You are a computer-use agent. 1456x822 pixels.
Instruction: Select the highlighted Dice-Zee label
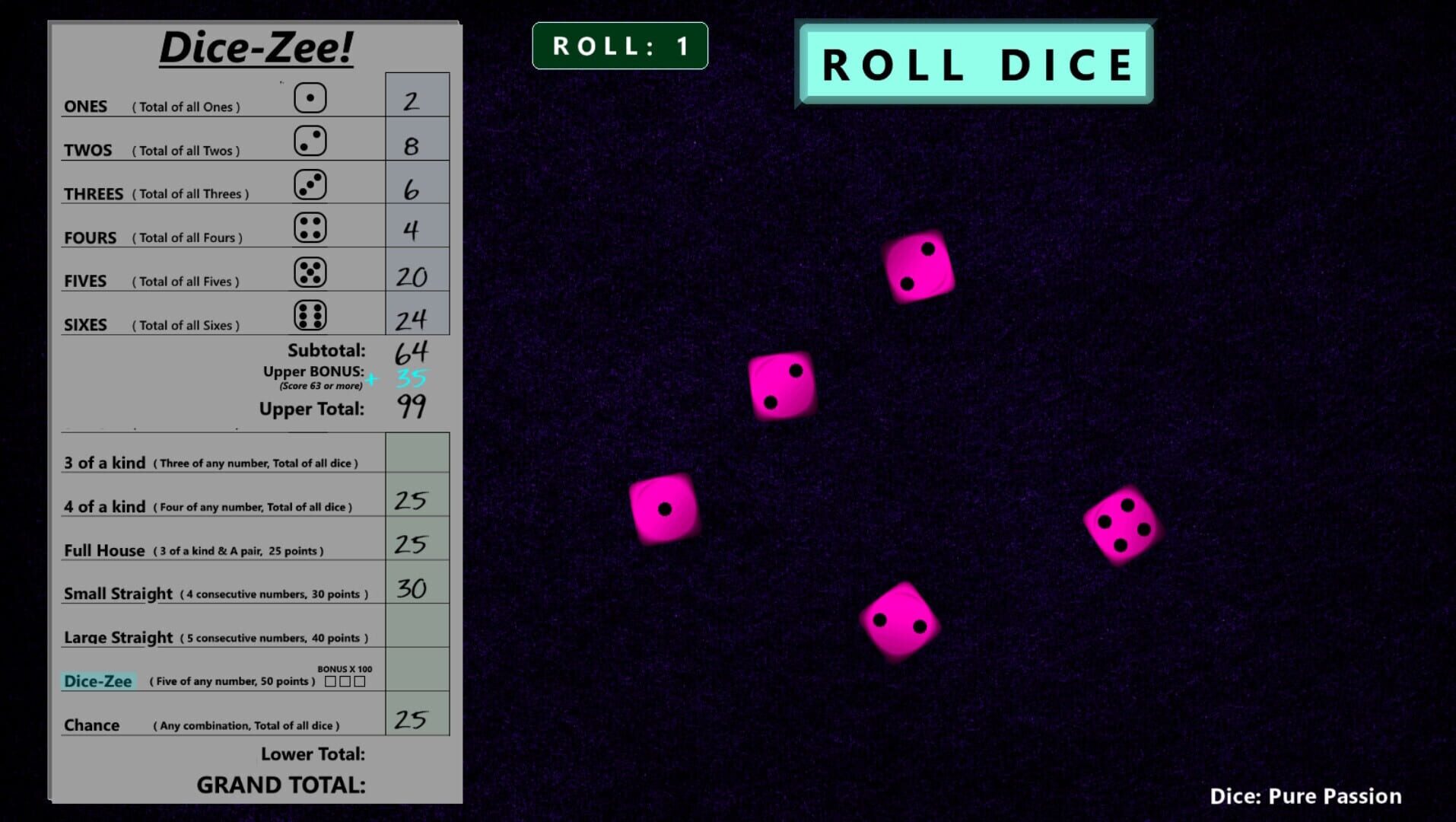pyautogui.click(x=100, y=681)
